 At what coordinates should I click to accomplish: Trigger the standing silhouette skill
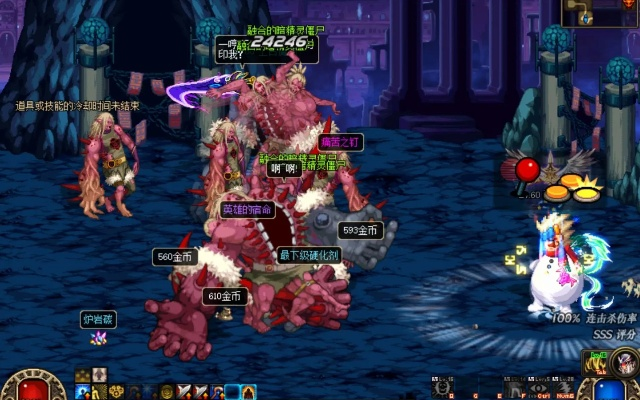click(515, 389)
